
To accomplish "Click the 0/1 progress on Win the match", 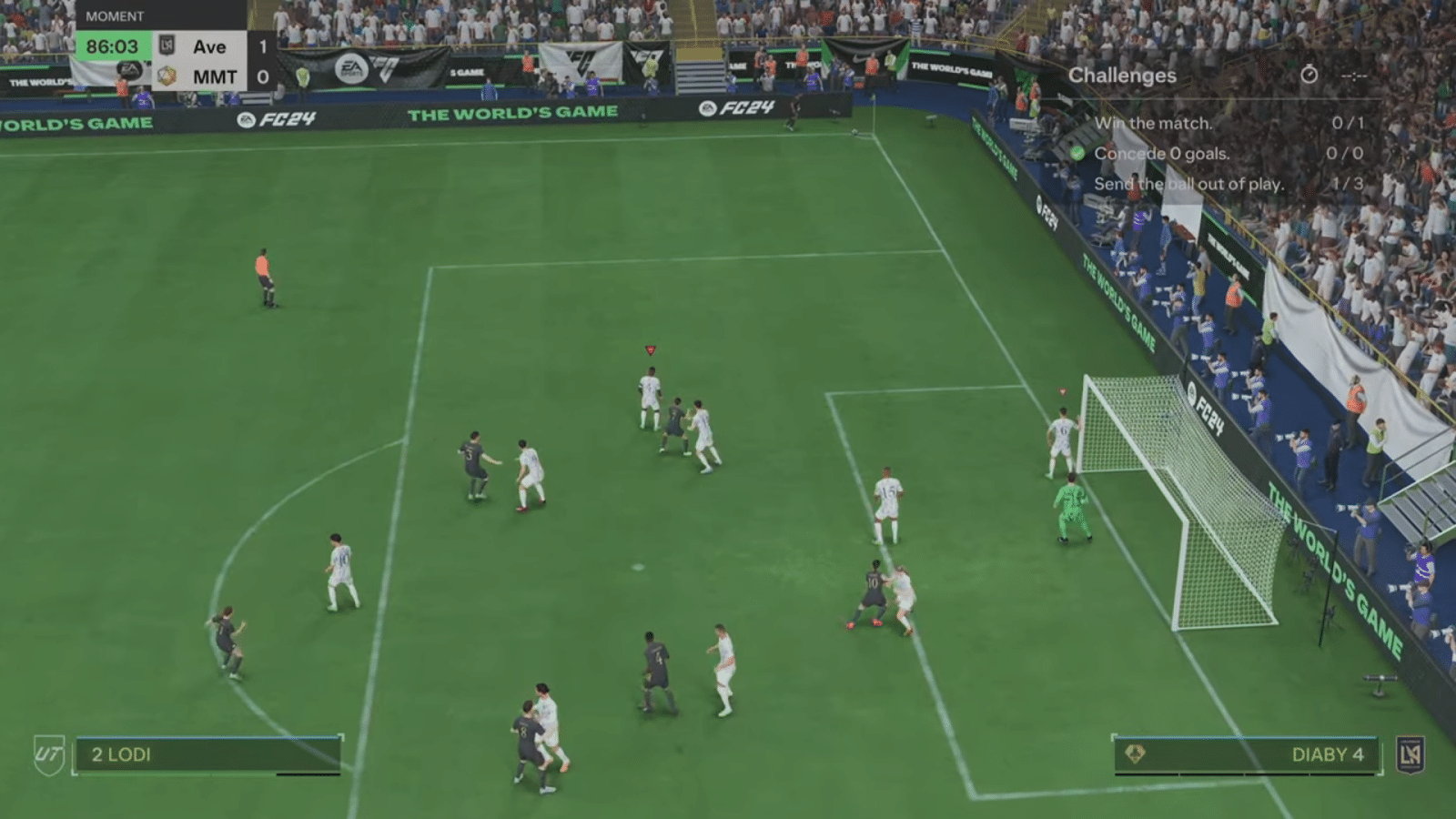I will pyautogui.click(x=1348, y=122).
